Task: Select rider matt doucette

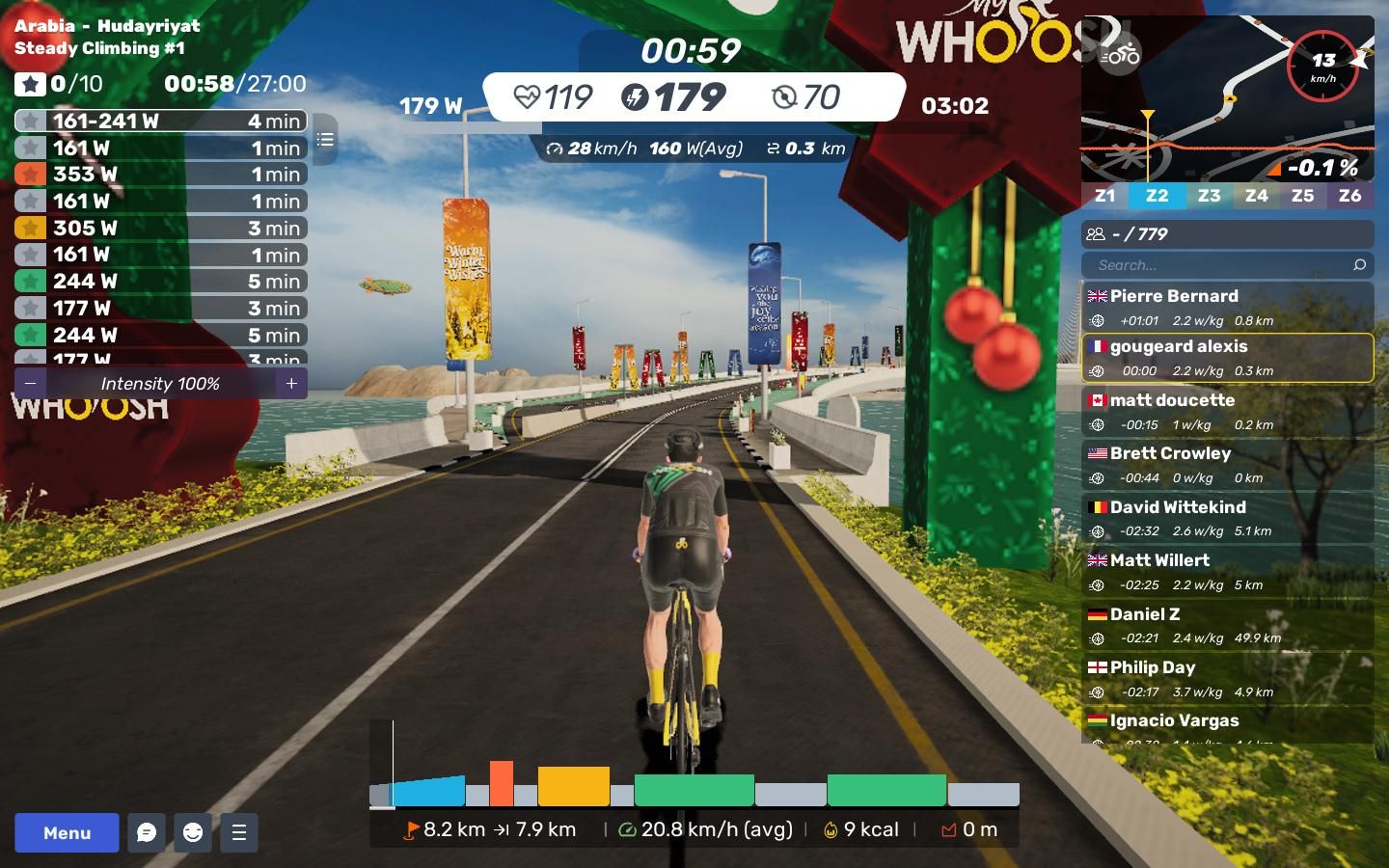Action: [x=1227, y=411]
